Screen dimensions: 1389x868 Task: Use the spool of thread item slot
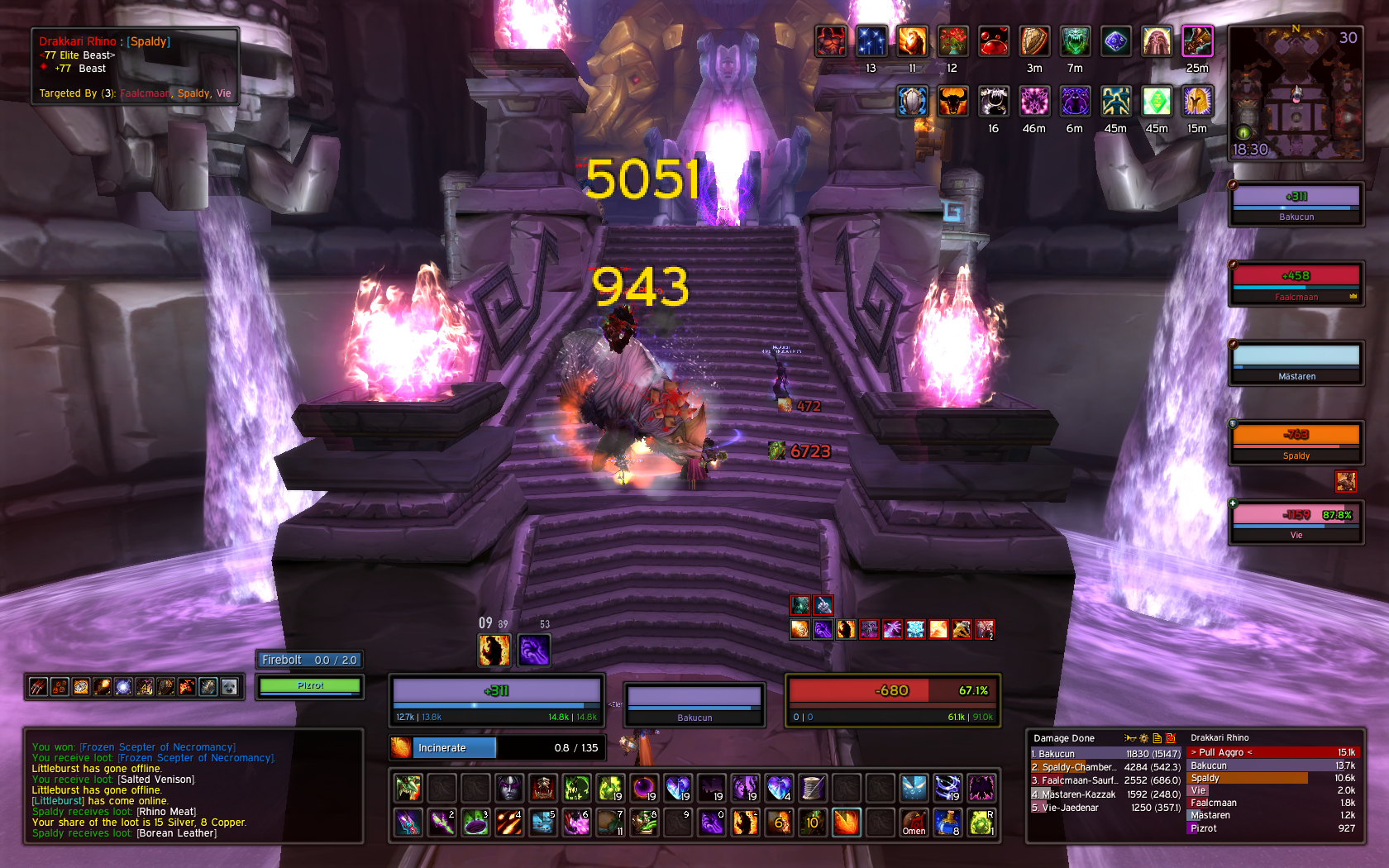(813, 788)
